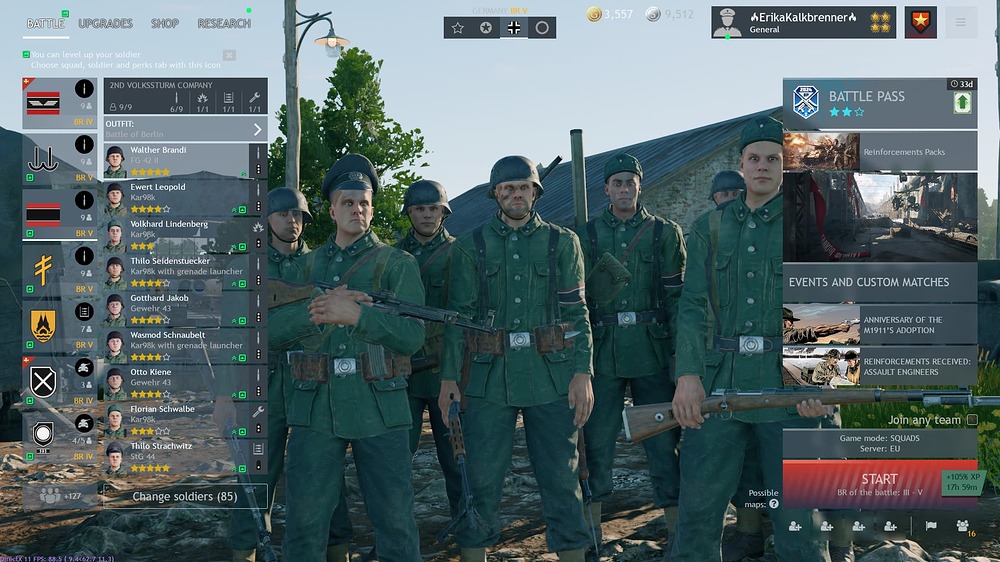Open the Battle Pass panel

pyautogui.click(x=880, y=104)
